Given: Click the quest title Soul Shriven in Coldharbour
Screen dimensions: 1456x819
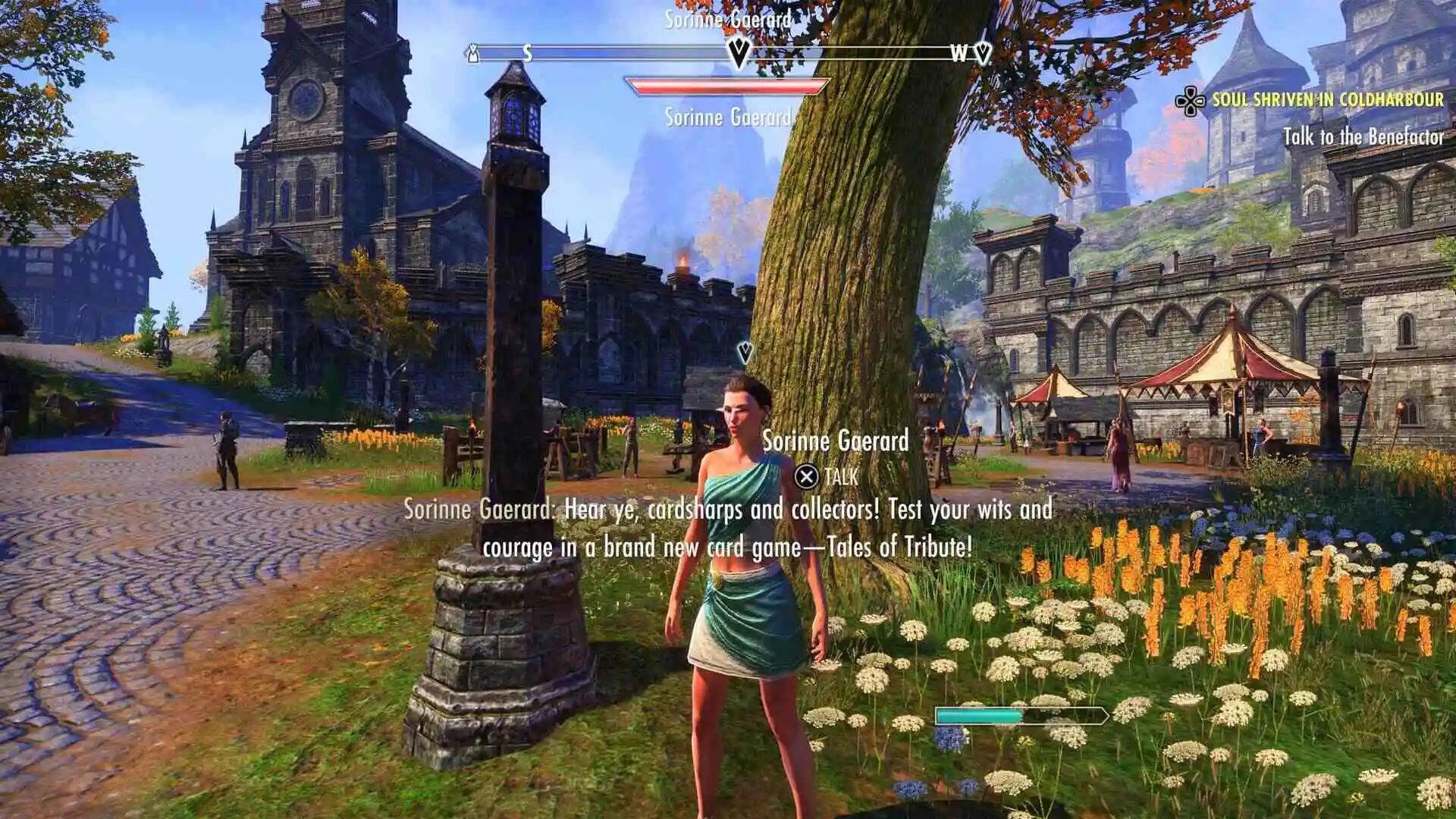Looking at the screenshot, I should click(x=1327, y=99).
